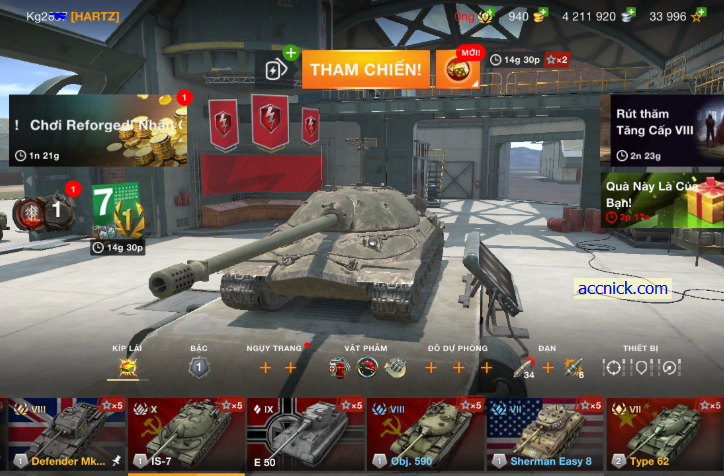Open the platoon invite icon with green plus
Image resolution: width=724 pixels, height=476 pixels.
(x=276, y=68)
